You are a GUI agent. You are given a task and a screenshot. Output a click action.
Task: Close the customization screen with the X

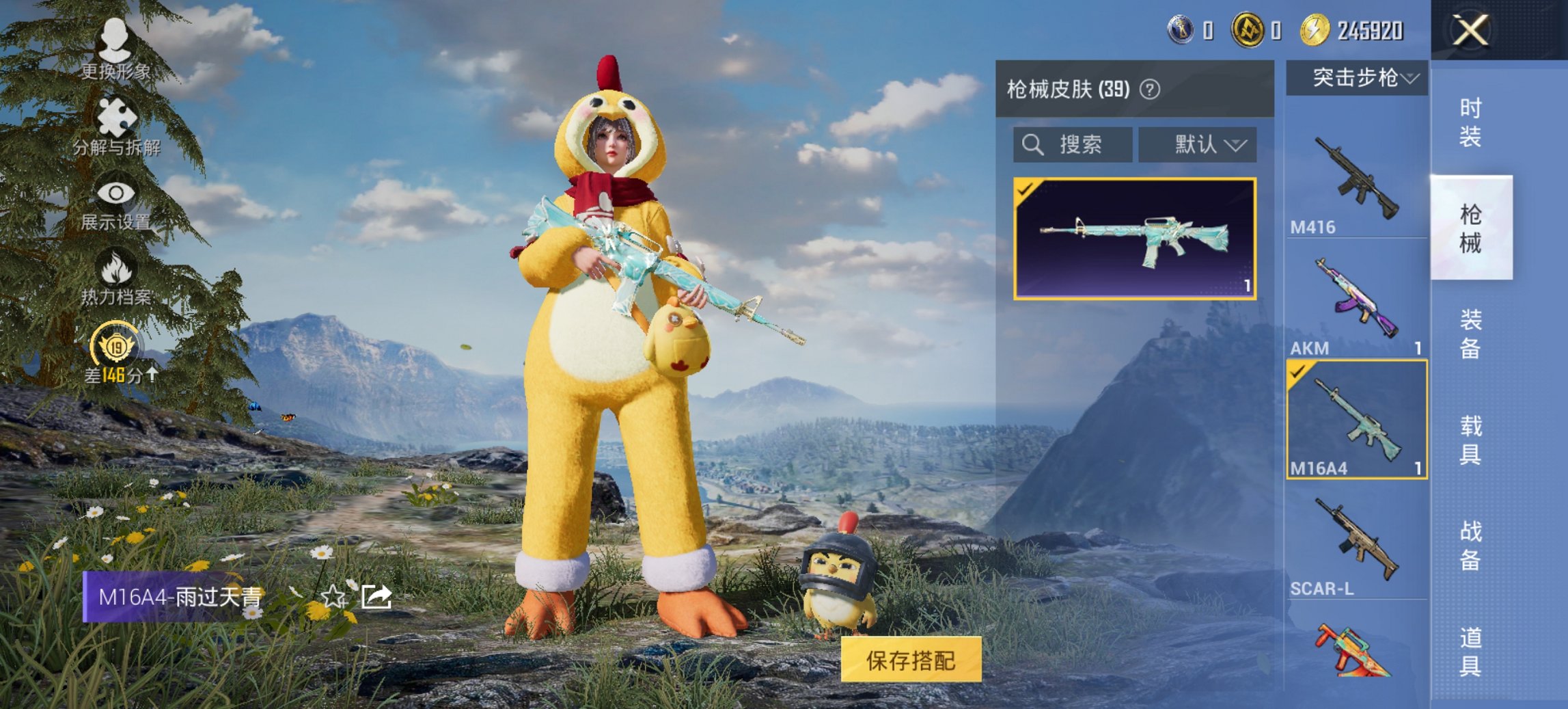coord(1470,29)
